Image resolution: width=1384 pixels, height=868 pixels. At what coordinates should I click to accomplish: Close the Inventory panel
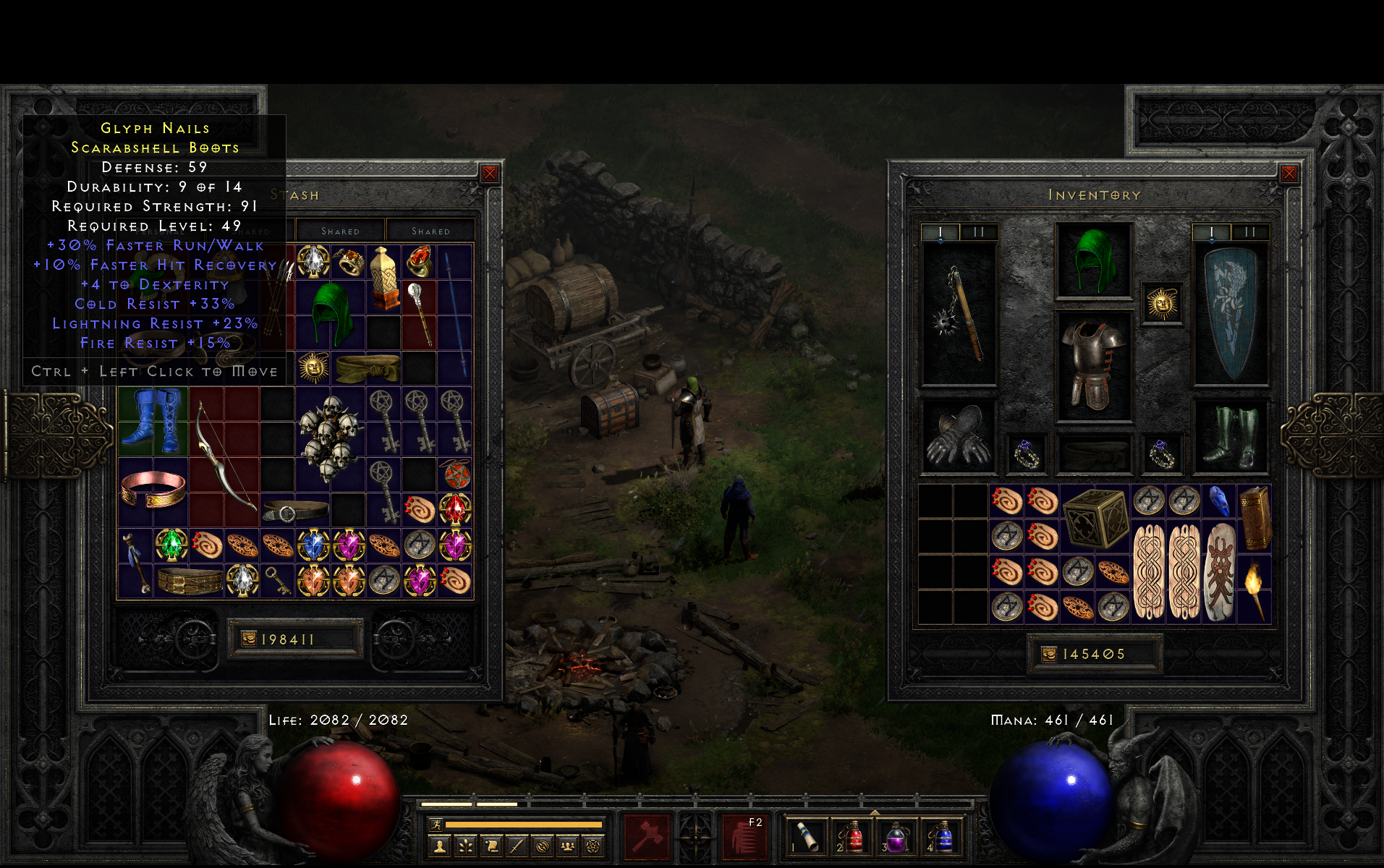point(1289,174)
